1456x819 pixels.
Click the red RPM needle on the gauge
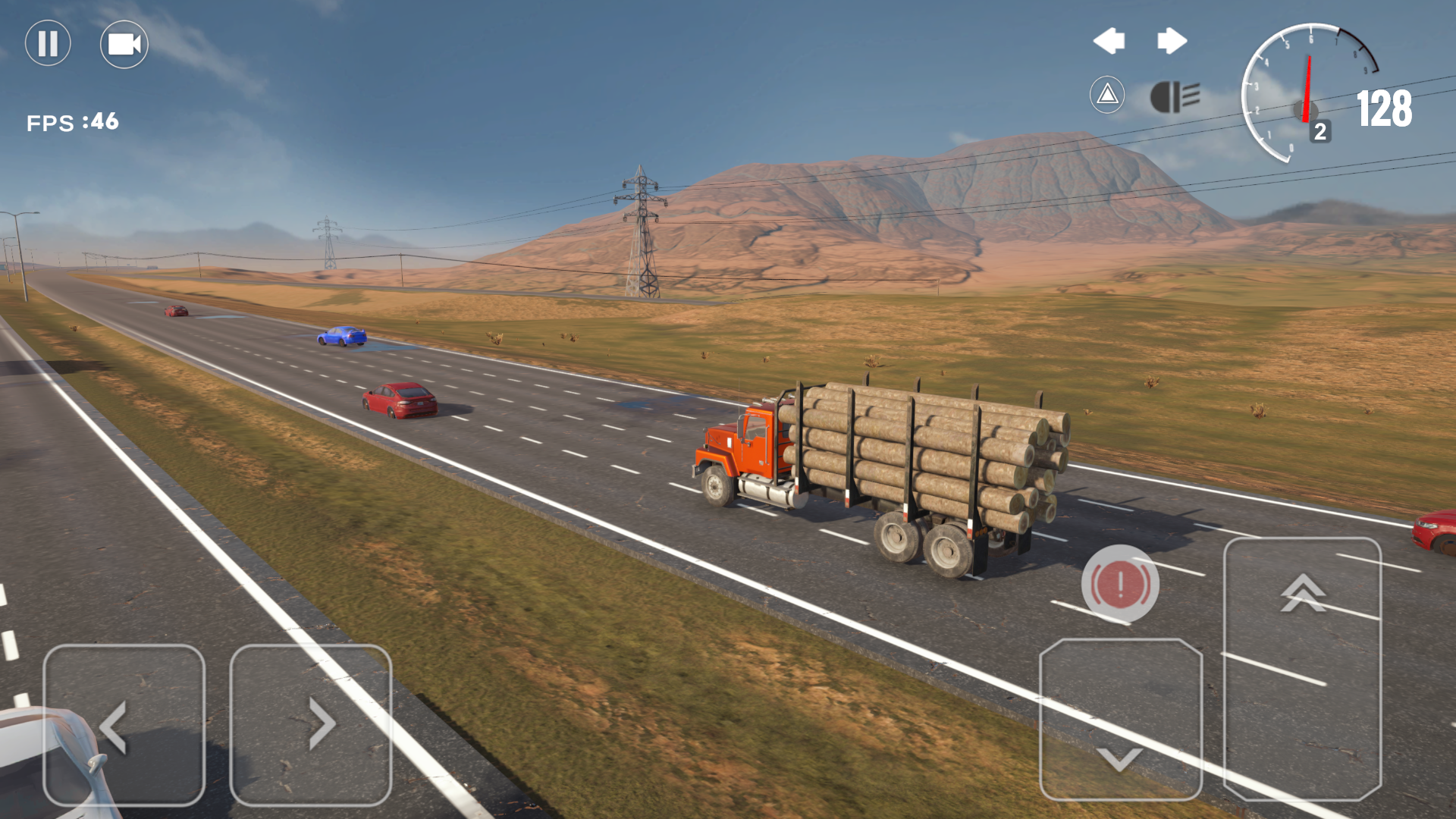point(1307,80)
